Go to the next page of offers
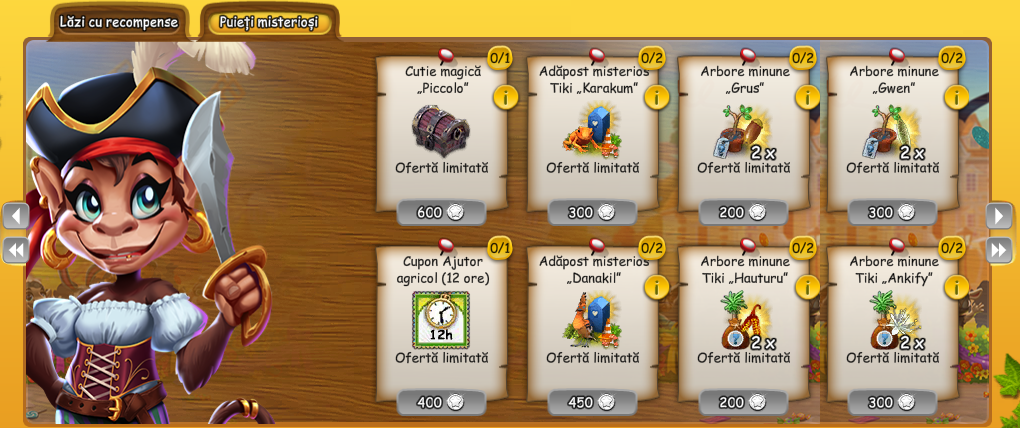 [998, 215]
